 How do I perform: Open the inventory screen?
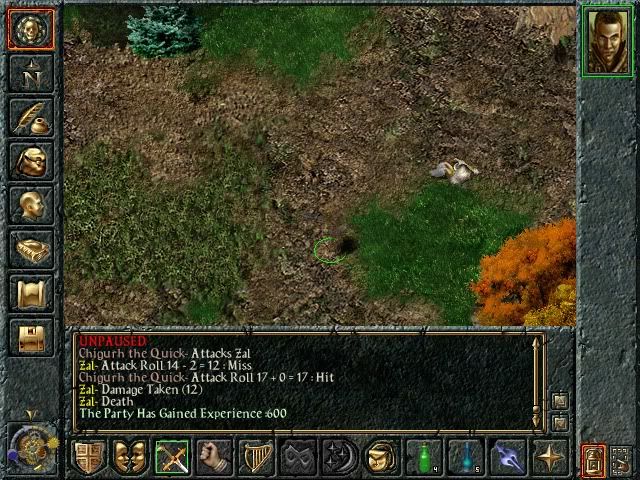(31, 161)
